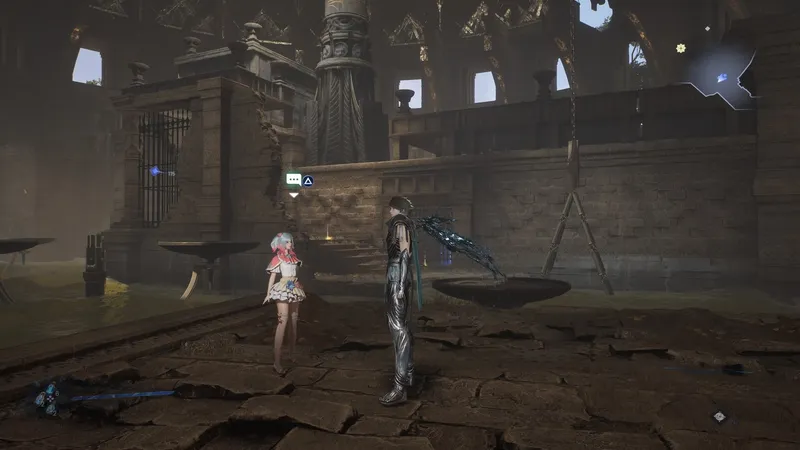The height and width of the screenshot is (450, 800).
Task: Click the blue player arrow on the minimap
Action: [722, 77]
